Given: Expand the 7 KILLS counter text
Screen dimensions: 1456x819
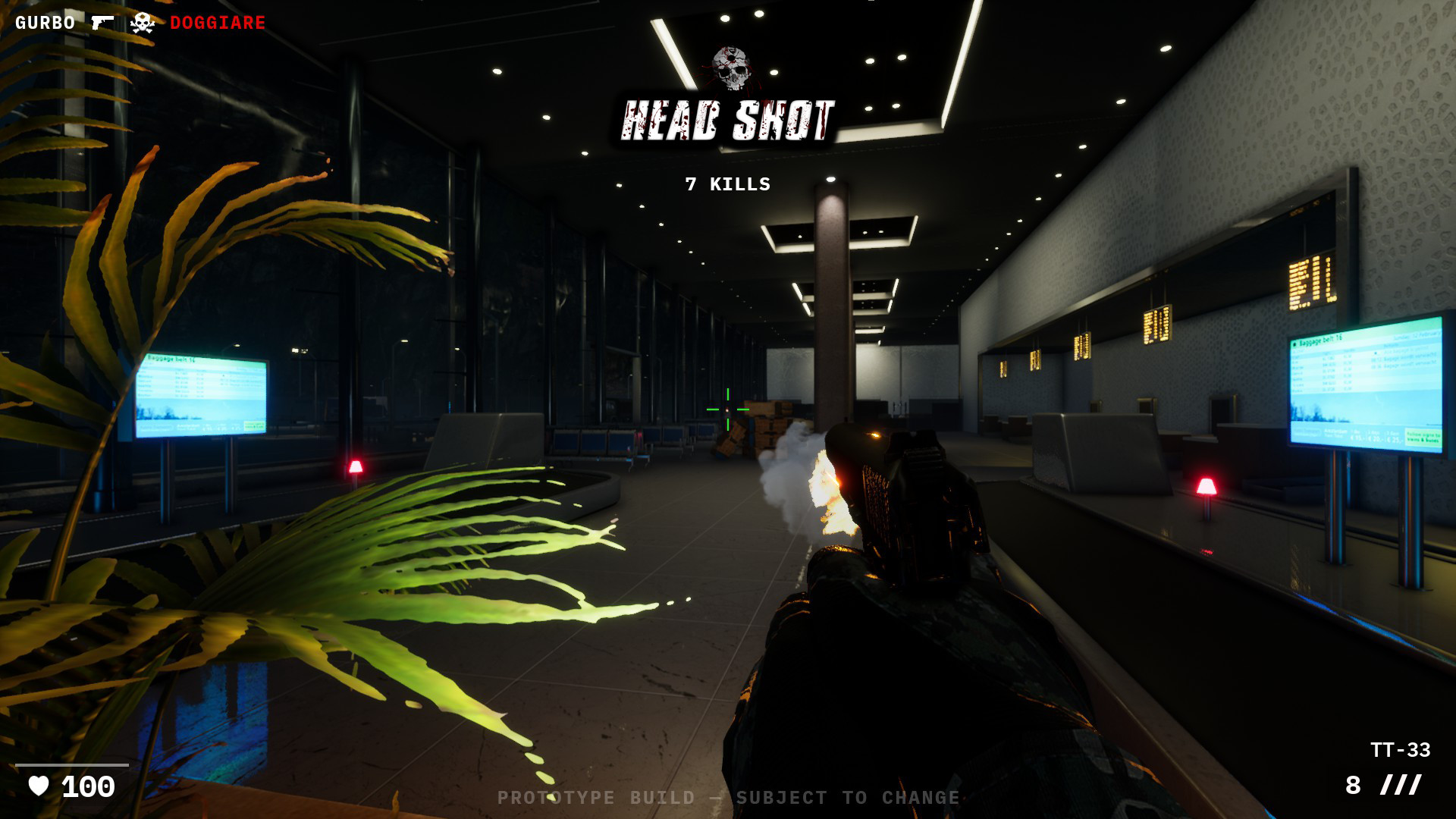Looking at the screenshot, I should (x=726, y=183).
